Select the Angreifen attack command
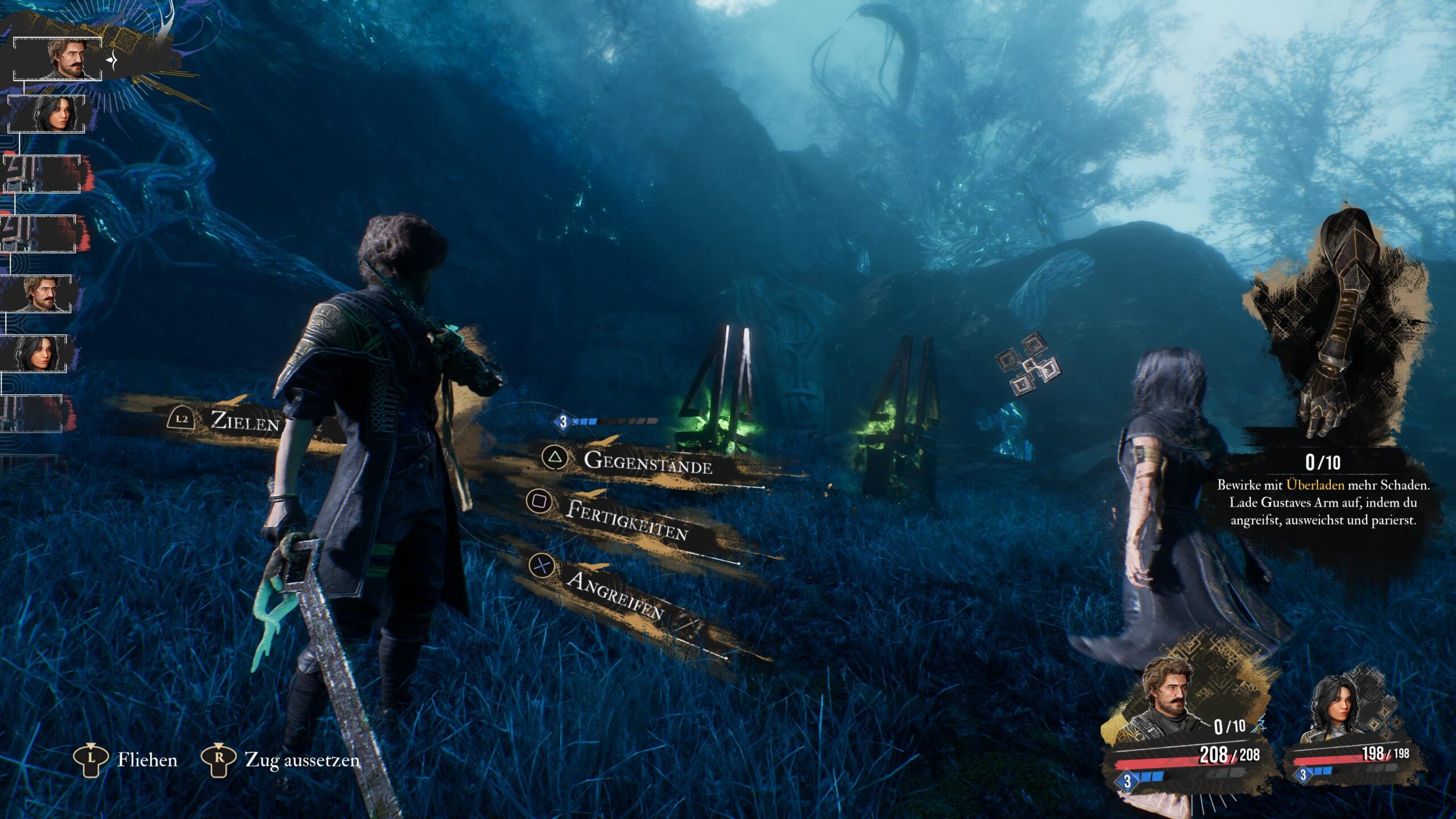This screenshot has height=819, width=1456. 614,594
